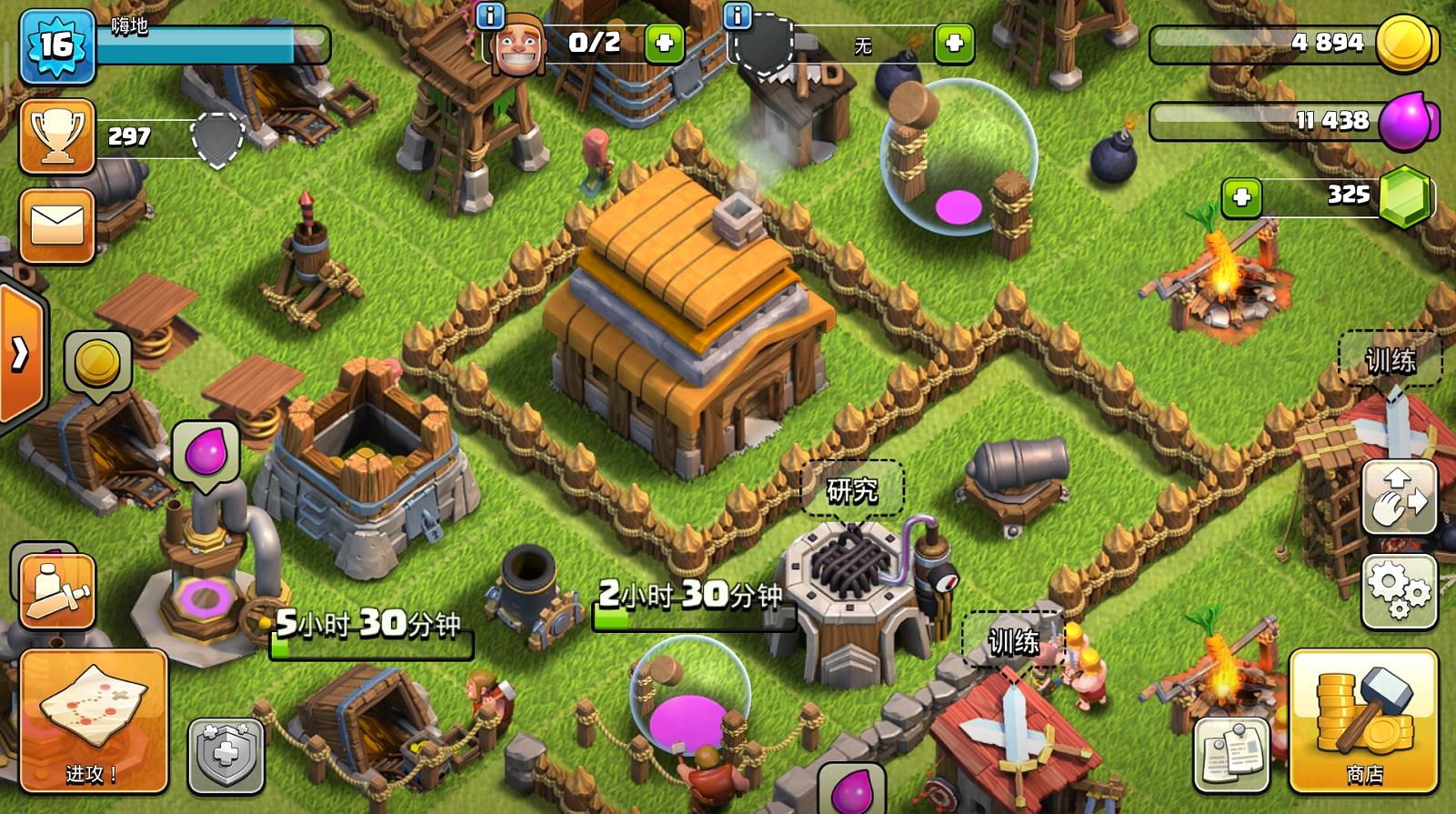Open research via the 研究 label
1456x814 pixels.
852,490
